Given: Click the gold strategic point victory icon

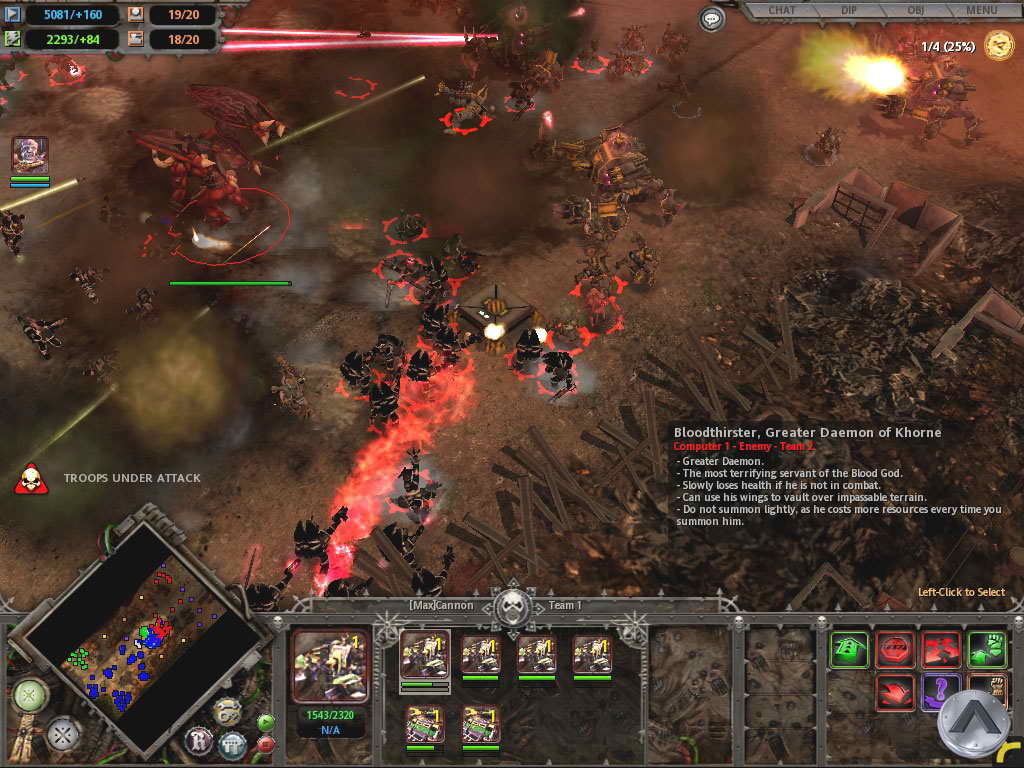Looking at the screenshot, I should tap(998, 45).
